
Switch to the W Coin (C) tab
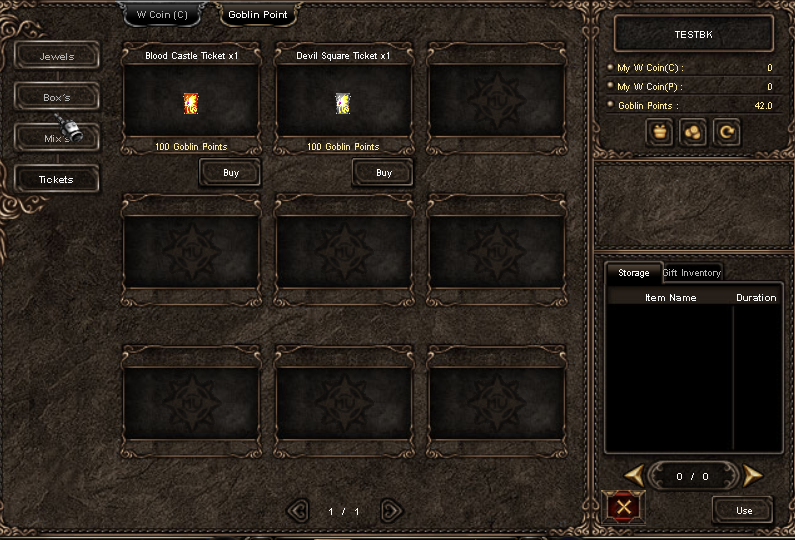tap(162, 14)
